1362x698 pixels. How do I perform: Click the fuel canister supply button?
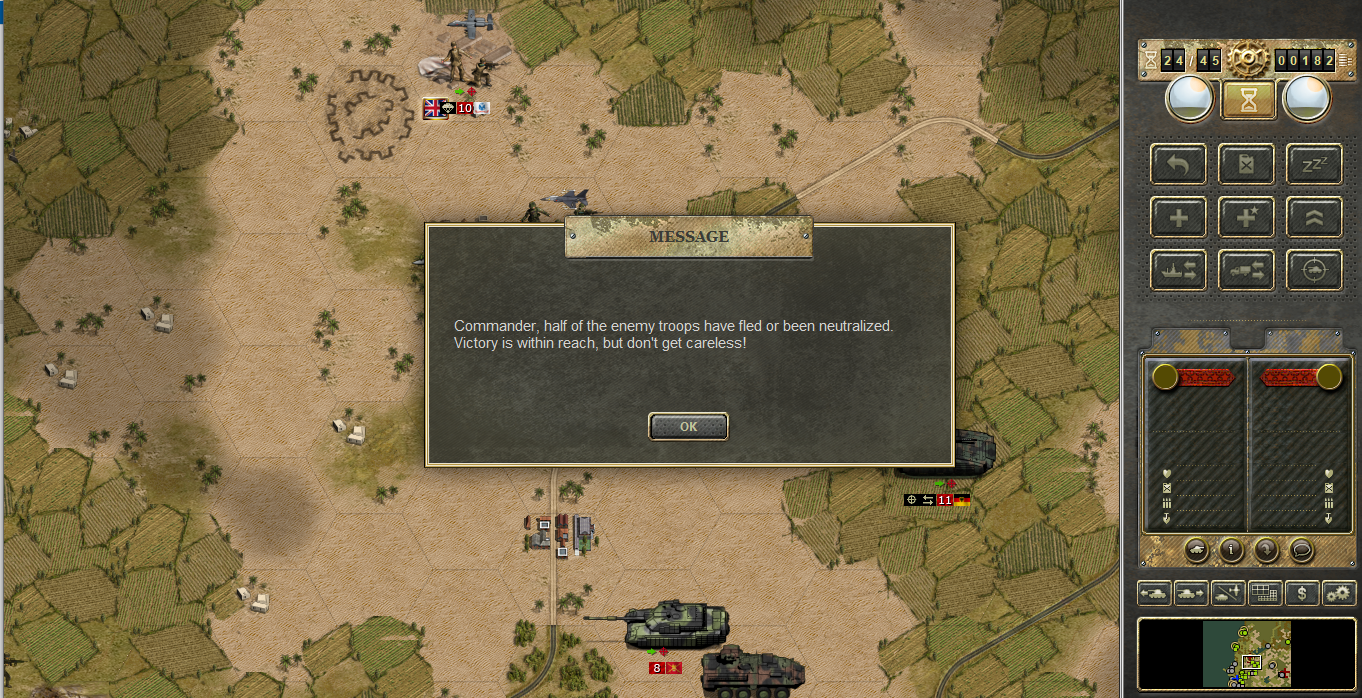coord(1246,165)
